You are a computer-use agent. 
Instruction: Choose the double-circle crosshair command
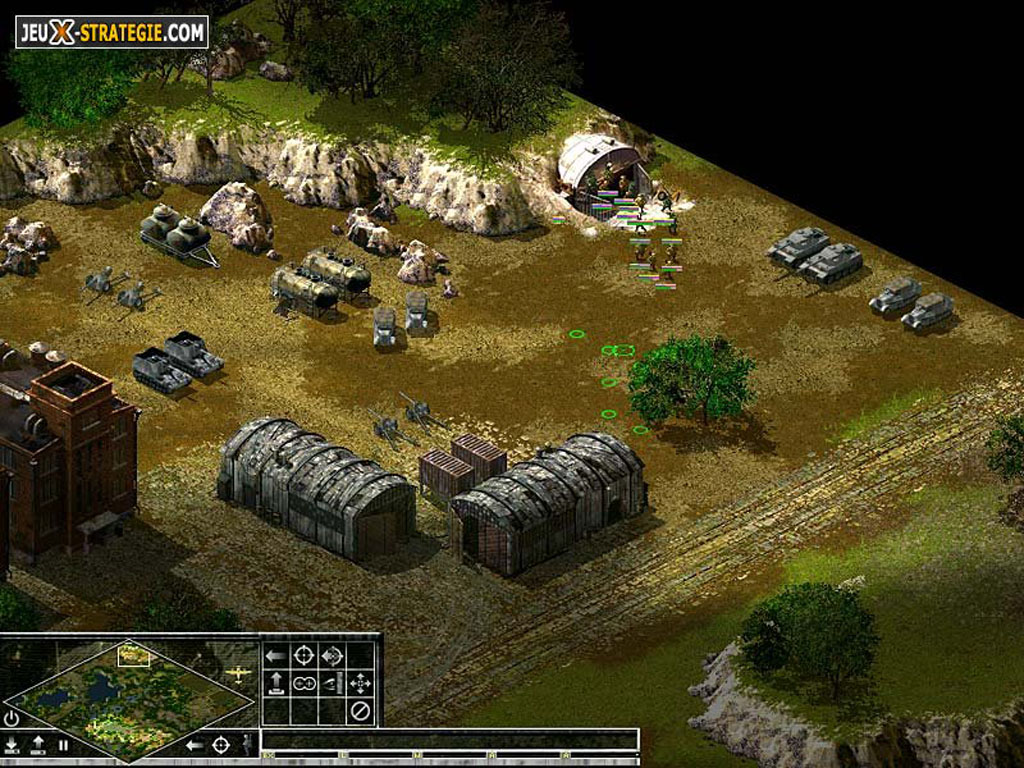303,684
